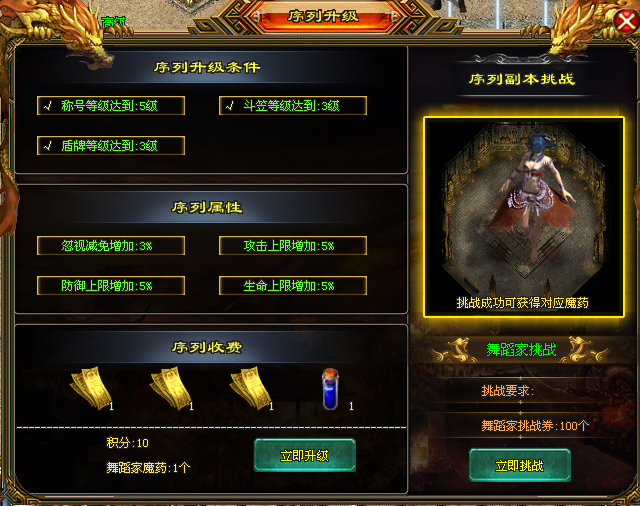The width and height of the screenshot is (640, 506).
Task: Select the blue potion item slot
Action: click(x=331, y=388)
